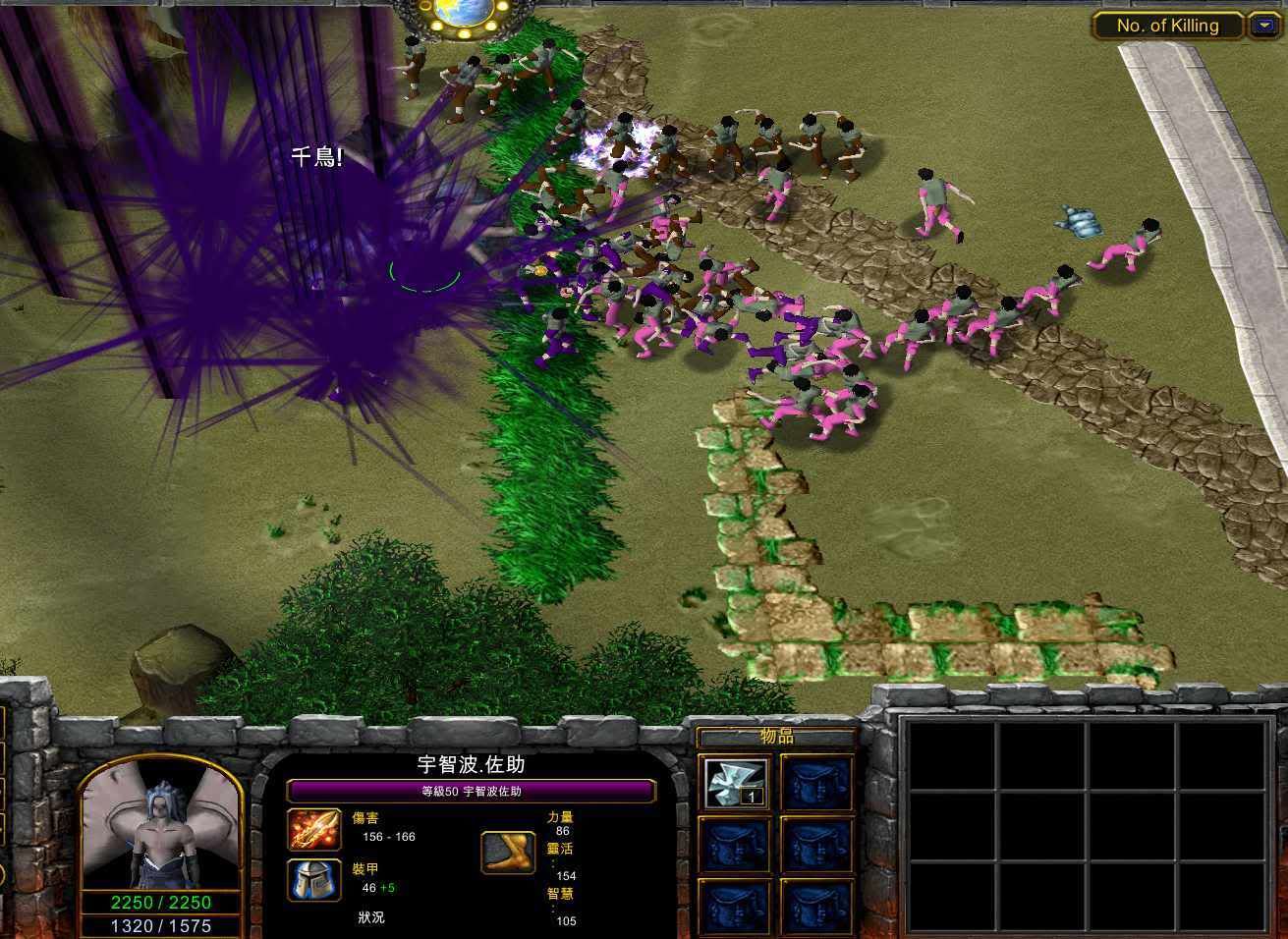This screenshot has height=939, width=1288.
Task: Click the No. of Killing title bar
Action: [1167, 27]
